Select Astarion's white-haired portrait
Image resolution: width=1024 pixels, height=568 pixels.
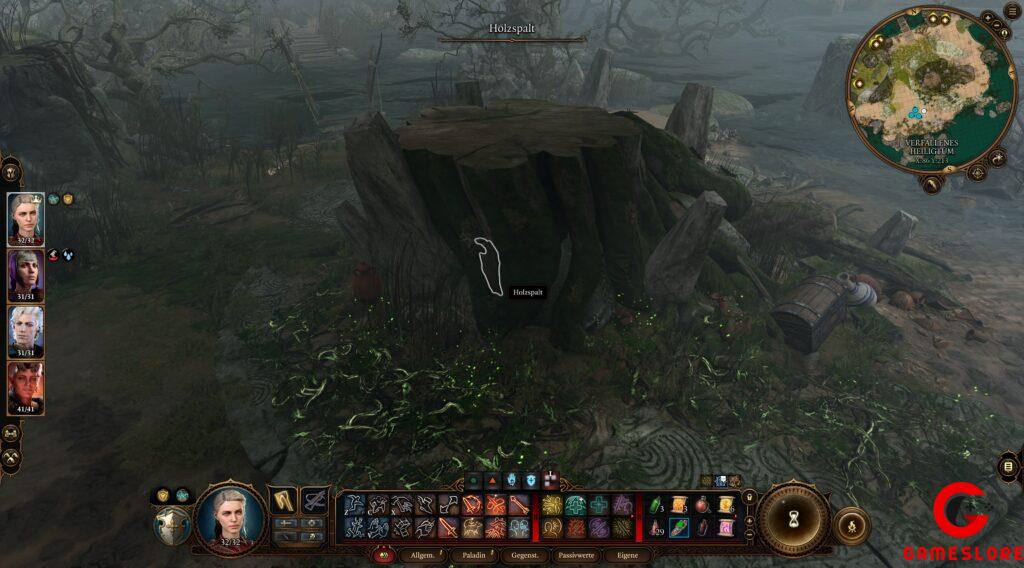tap(26, 330)
